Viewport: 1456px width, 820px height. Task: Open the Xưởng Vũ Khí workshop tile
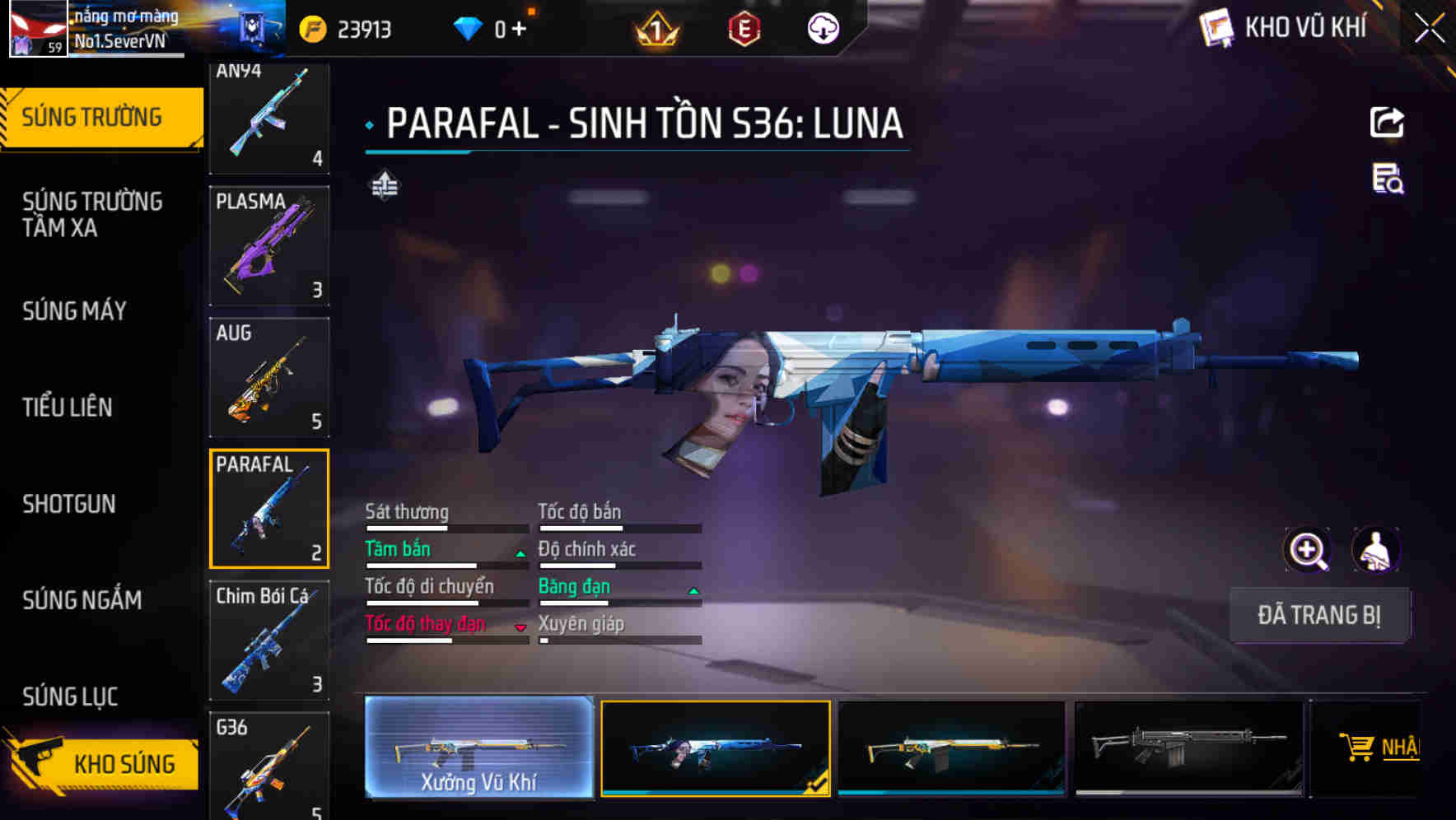(x=478, y=747)
